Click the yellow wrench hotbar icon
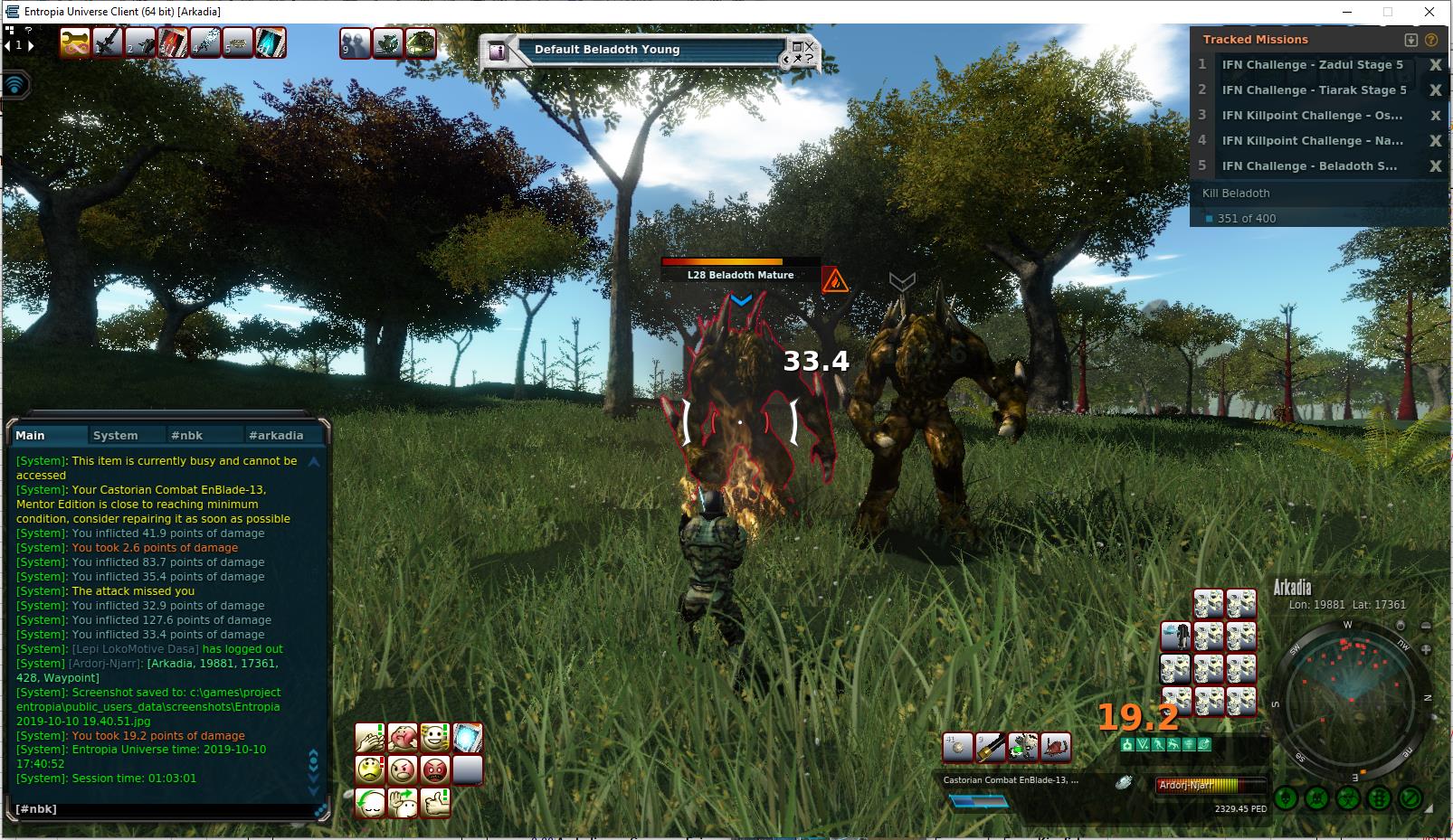Viewport: 1453px width, 840px height. pos(75,42)
